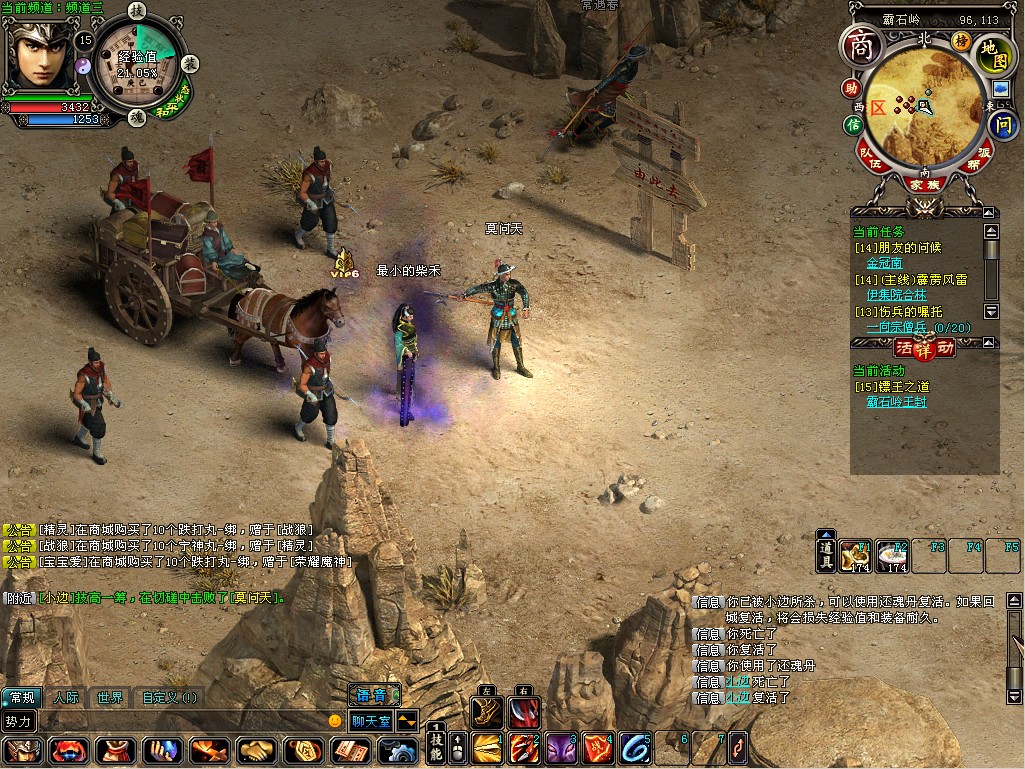The image size is (1025, 769).
Task: Switch to the 世界 chat tab
Action: [x=110, y=697]
